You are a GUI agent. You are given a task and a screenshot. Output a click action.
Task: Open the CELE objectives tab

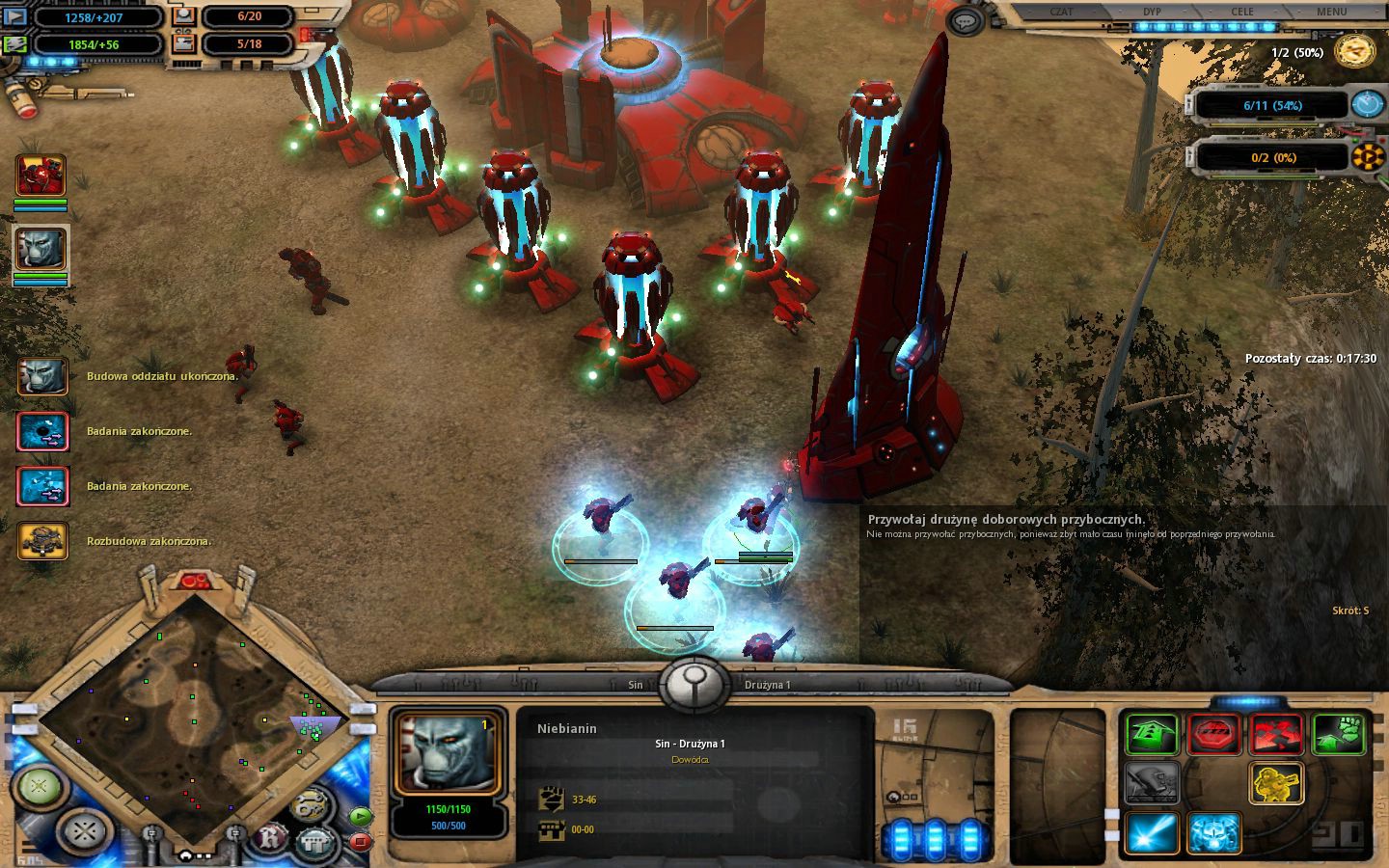(x=1242, y=12)
